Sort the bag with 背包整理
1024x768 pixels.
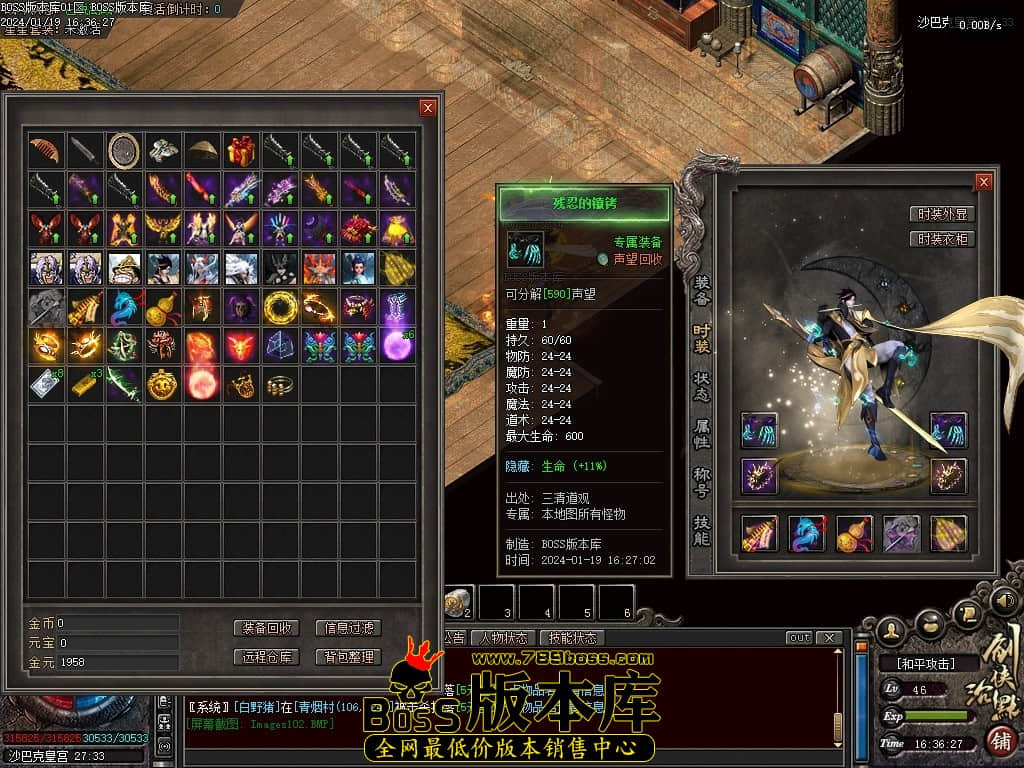tap(348, 657)
